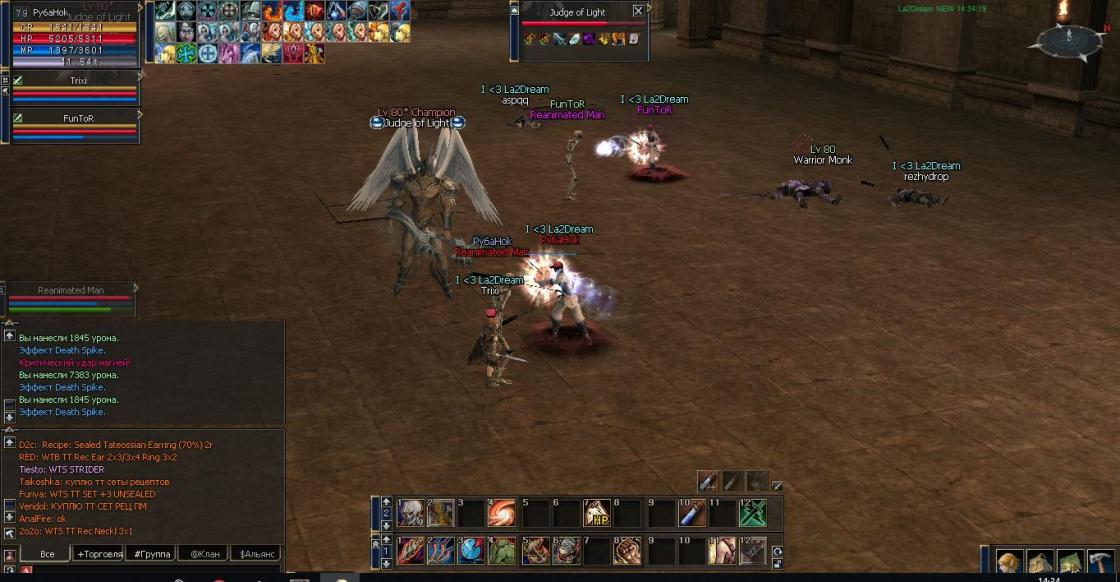1120x582 pixels.
Task: Use the HP scroll hotbar item
Action: pos(597,513)
